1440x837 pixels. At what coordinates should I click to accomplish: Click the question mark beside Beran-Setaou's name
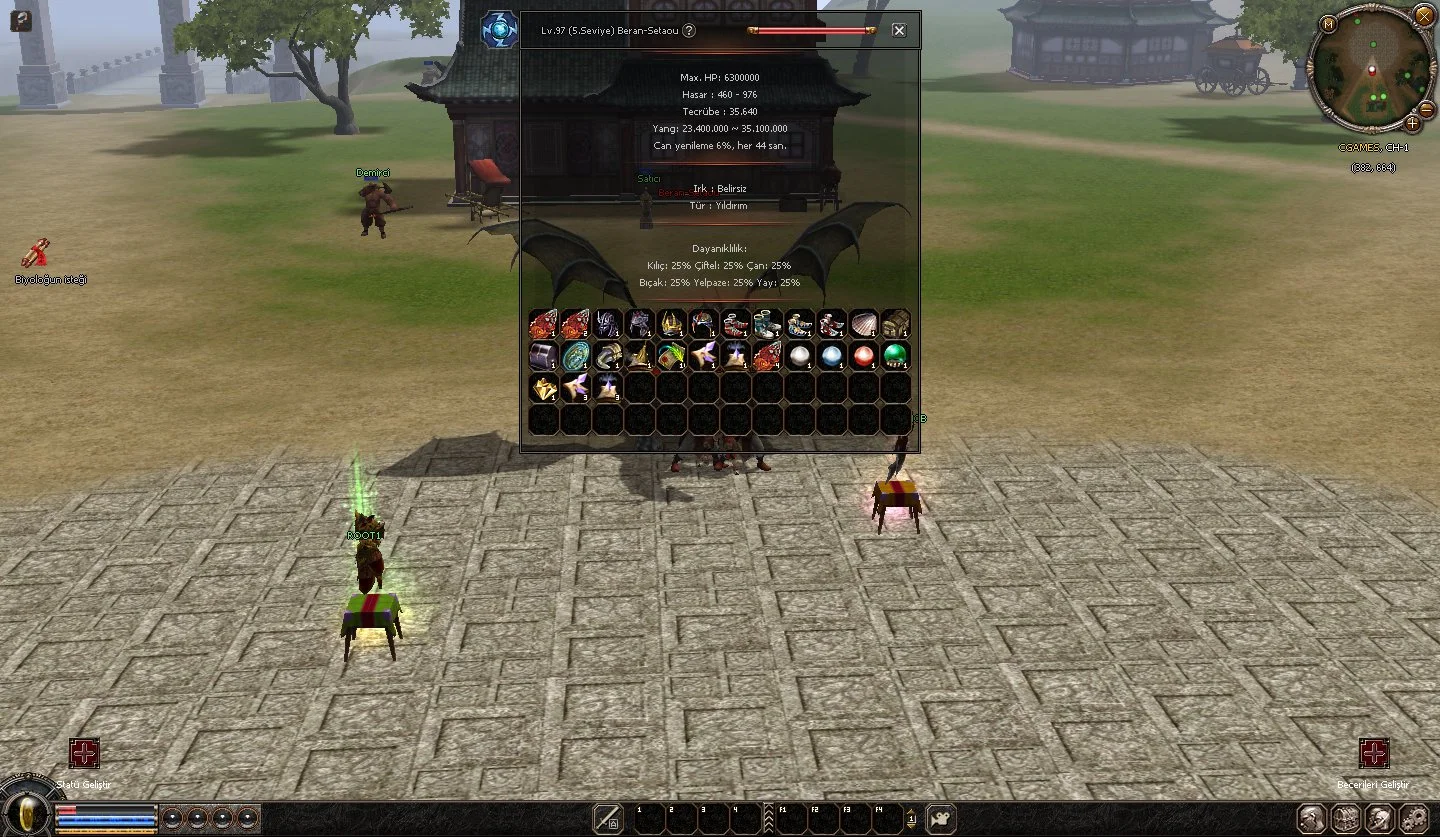click(x=689, y=31)
